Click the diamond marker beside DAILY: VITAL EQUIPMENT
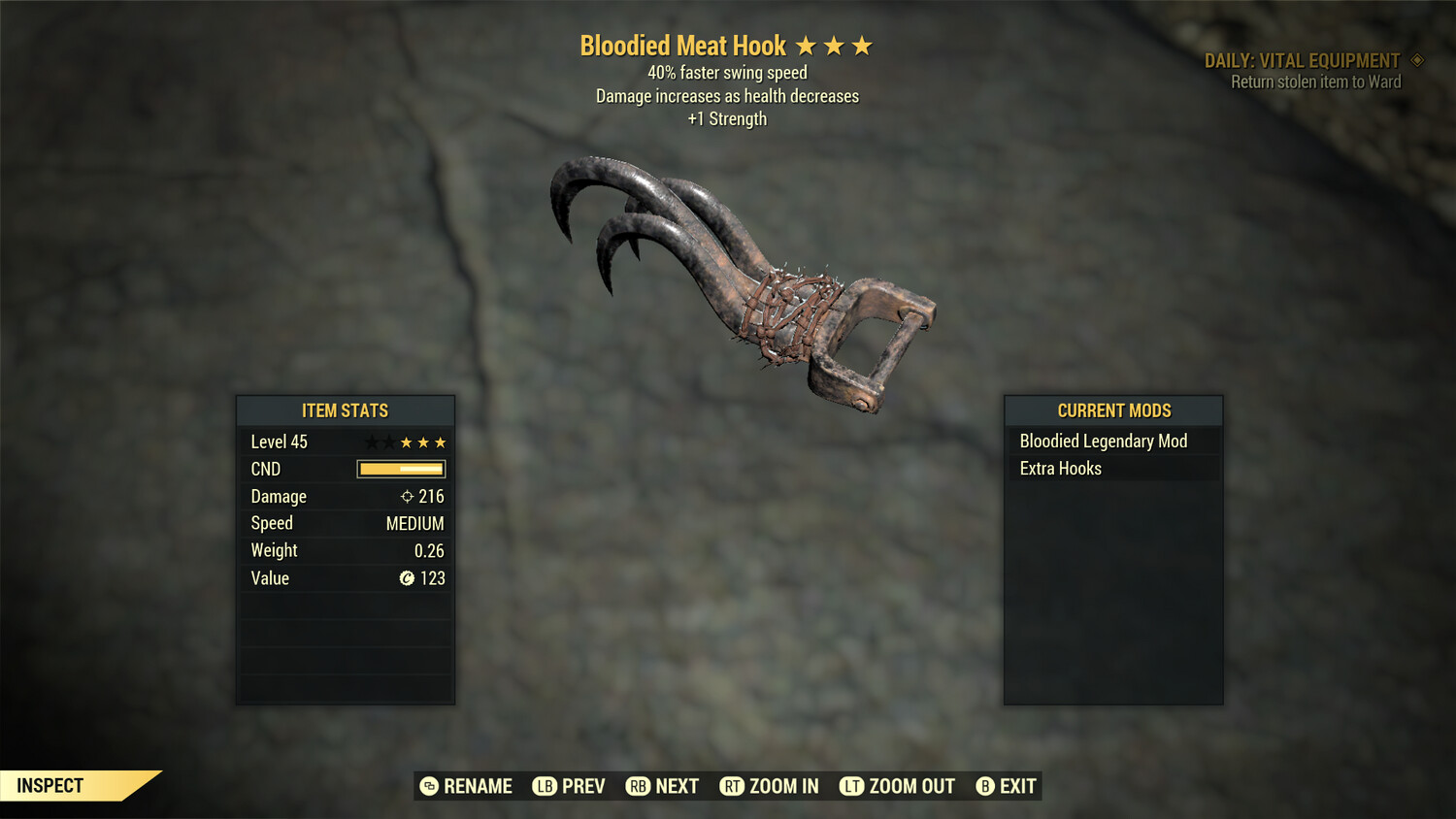The height and width of the screenshot is (819, 1456). pos(1417,59)
